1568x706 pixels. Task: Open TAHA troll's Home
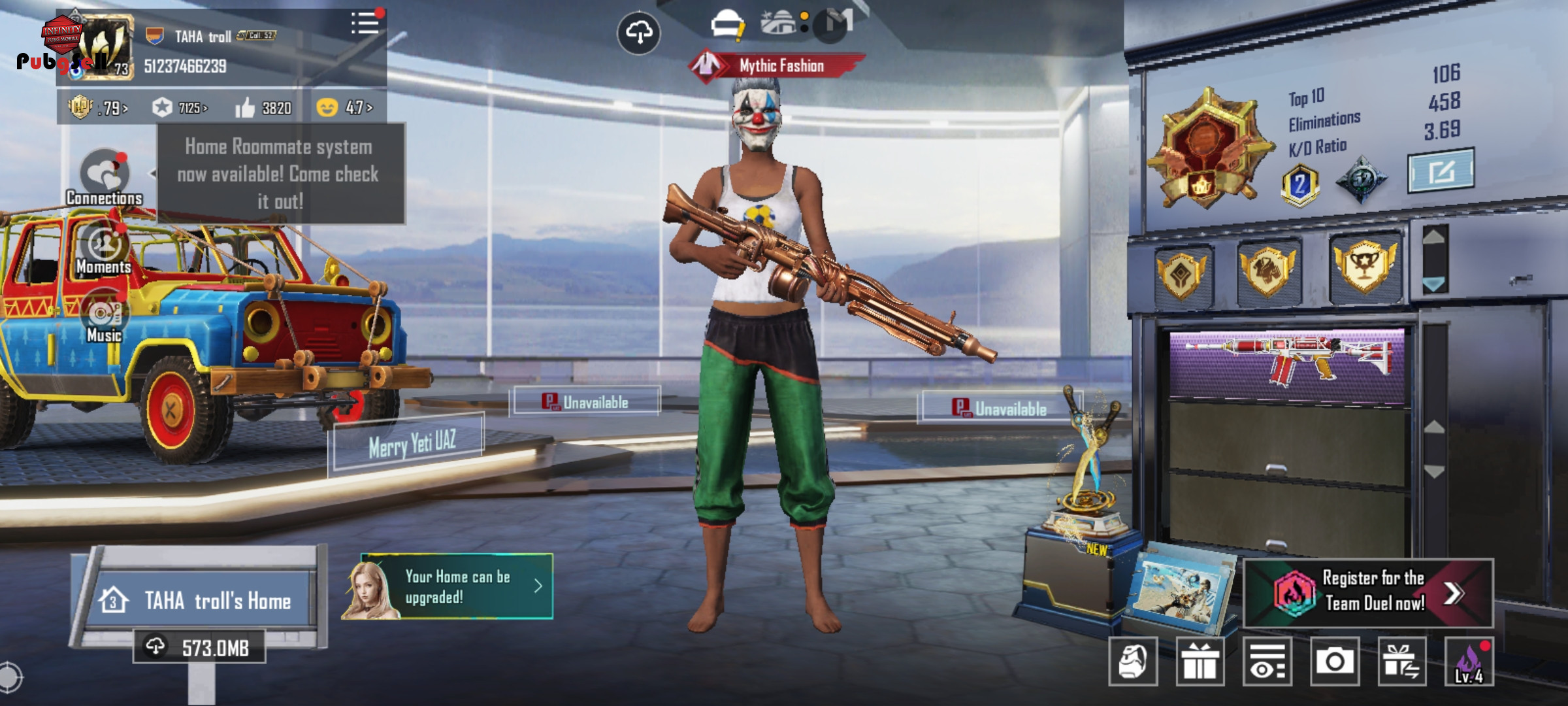tap(203, 600)
